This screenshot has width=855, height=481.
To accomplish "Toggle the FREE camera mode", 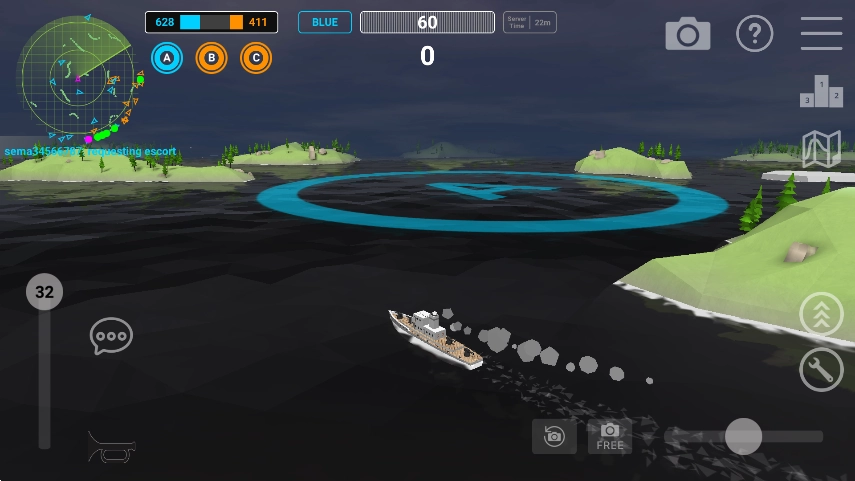I will coord(610,436).
